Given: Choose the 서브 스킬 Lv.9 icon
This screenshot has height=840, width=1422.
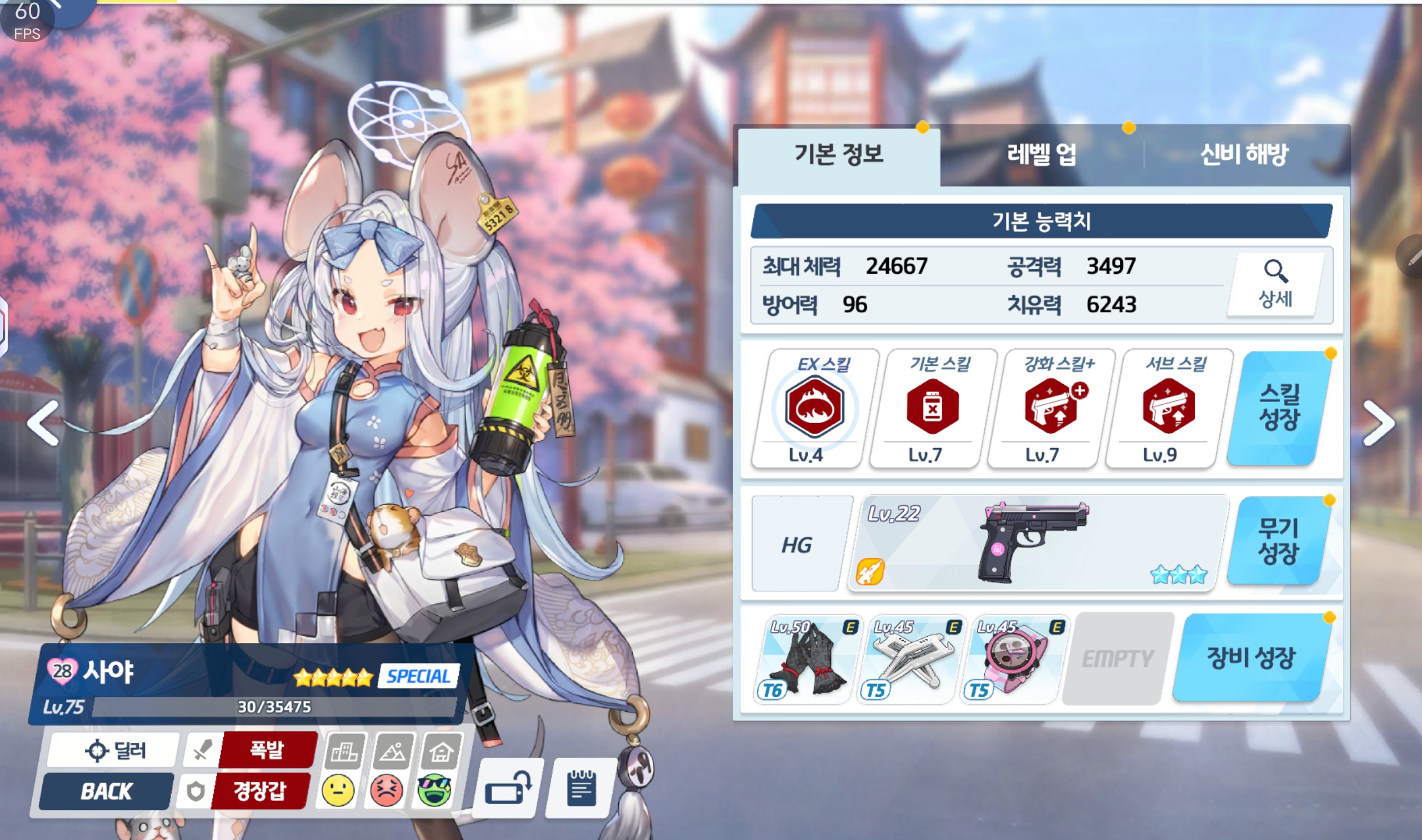Looking at the screenshot, I should (1168, 407).
